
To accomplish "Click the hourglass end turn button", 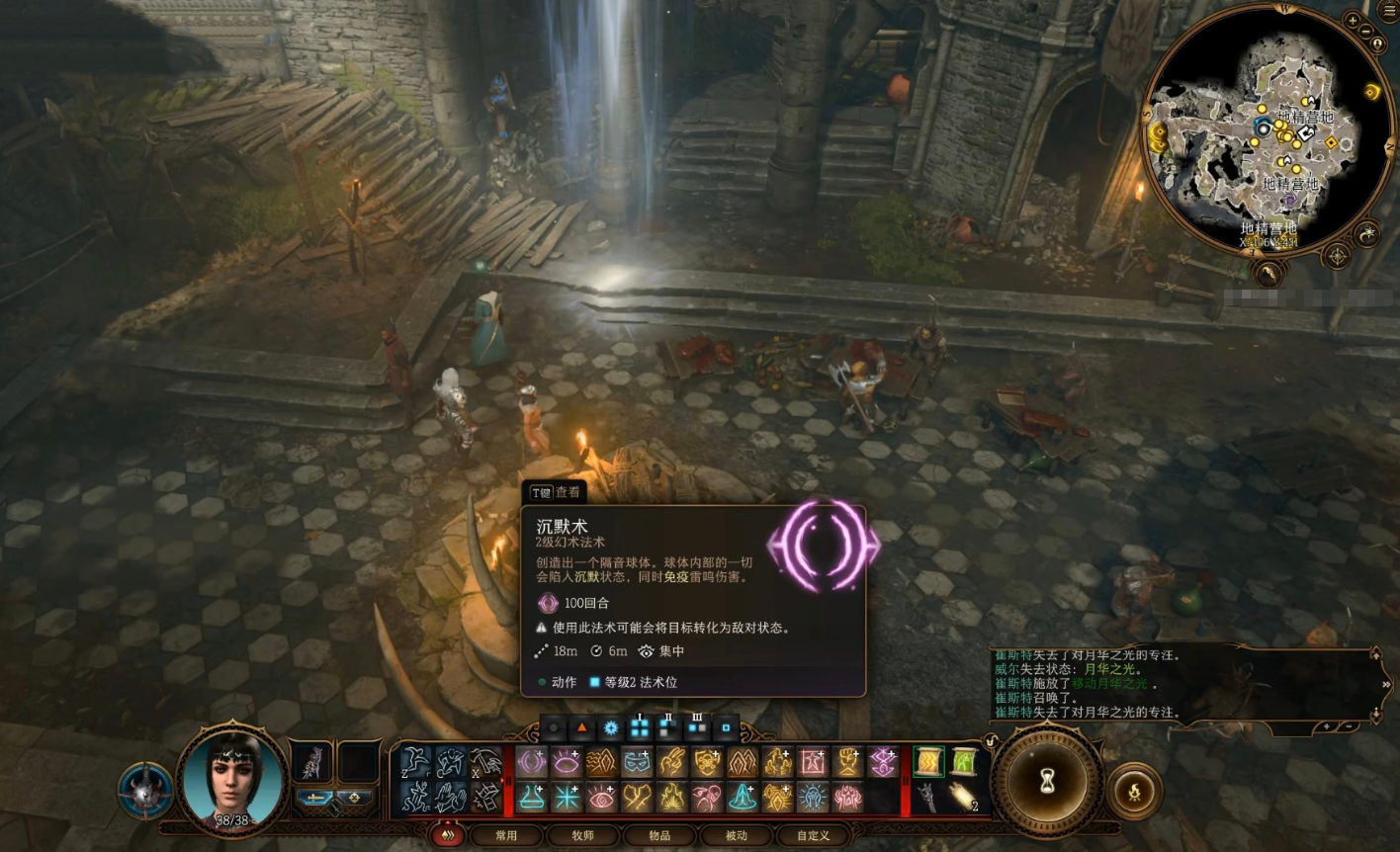I will pos(1047,783).
